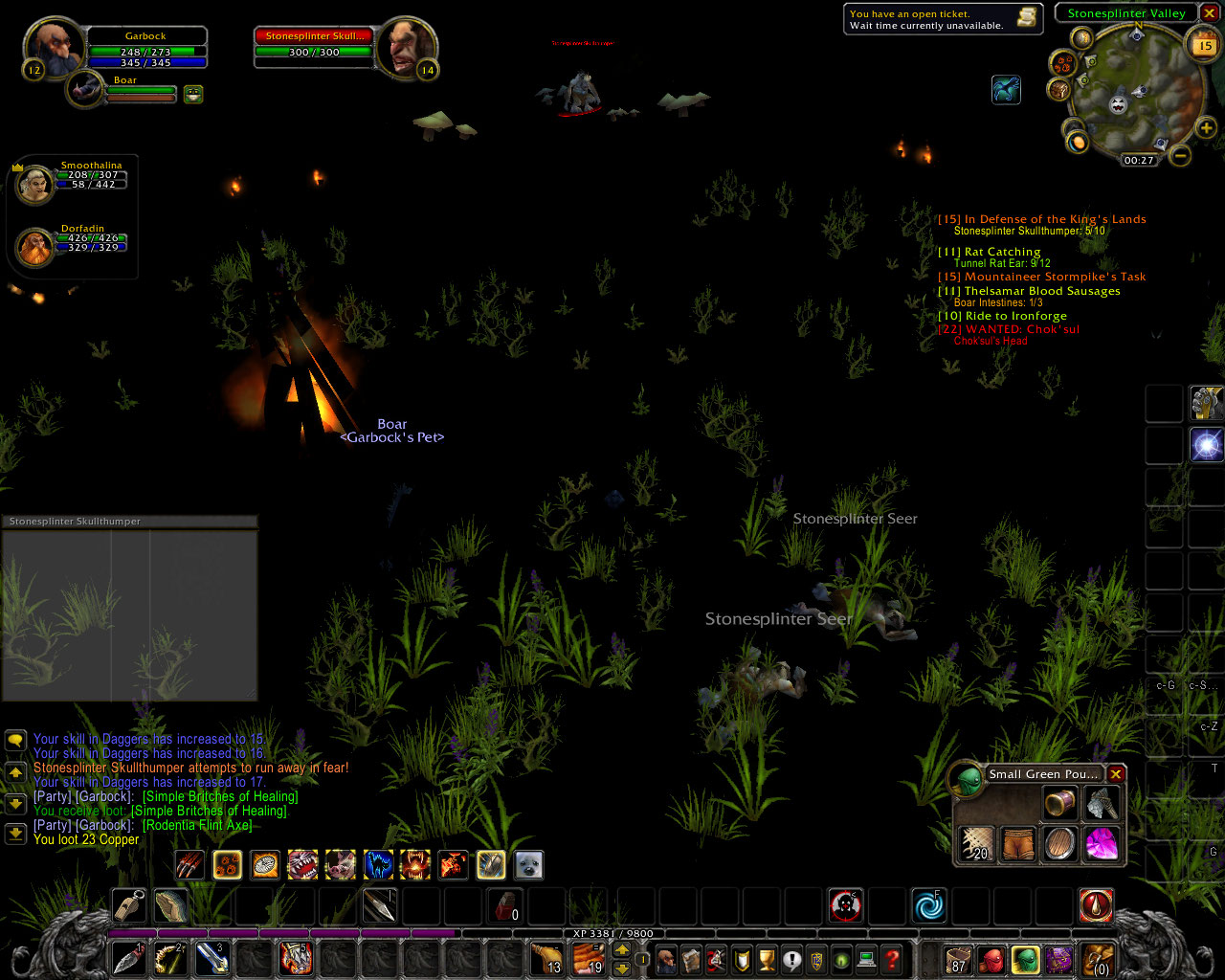Select the wooden round shield item
Viewport: 1225px width, 980px height.
point(1059,844)
